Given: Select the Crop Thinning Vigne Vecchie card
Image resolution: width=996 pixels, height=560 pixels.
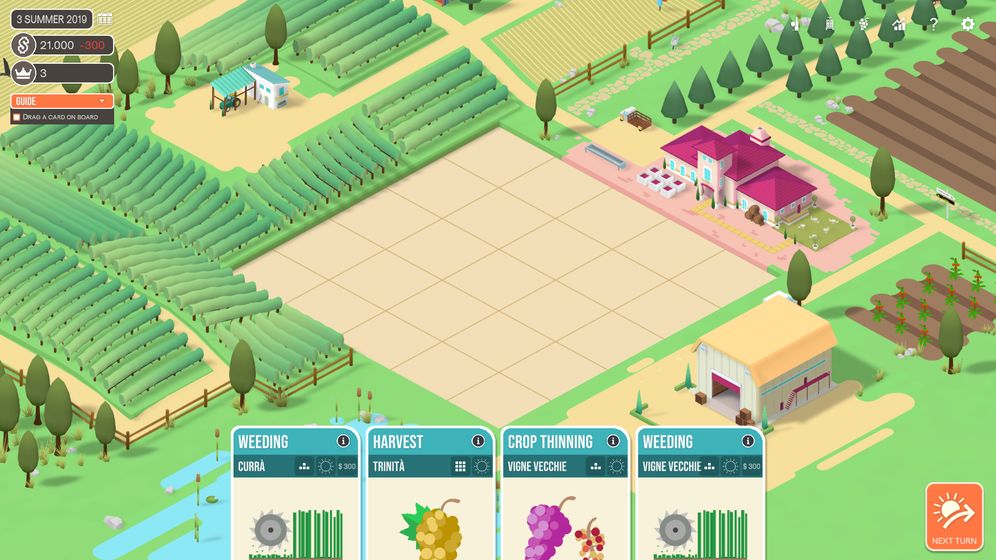Looking at the screenshot, I should coord(565,510).
